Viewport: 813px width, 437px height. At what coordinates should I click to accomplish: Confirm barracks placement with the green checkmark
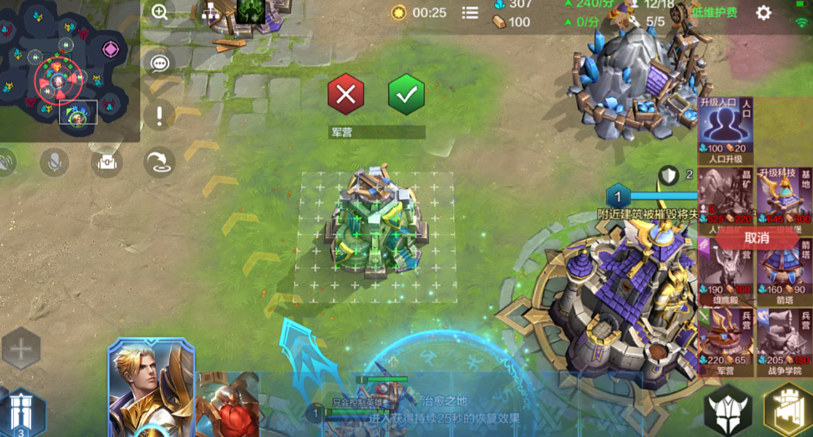tap(406, 95)
